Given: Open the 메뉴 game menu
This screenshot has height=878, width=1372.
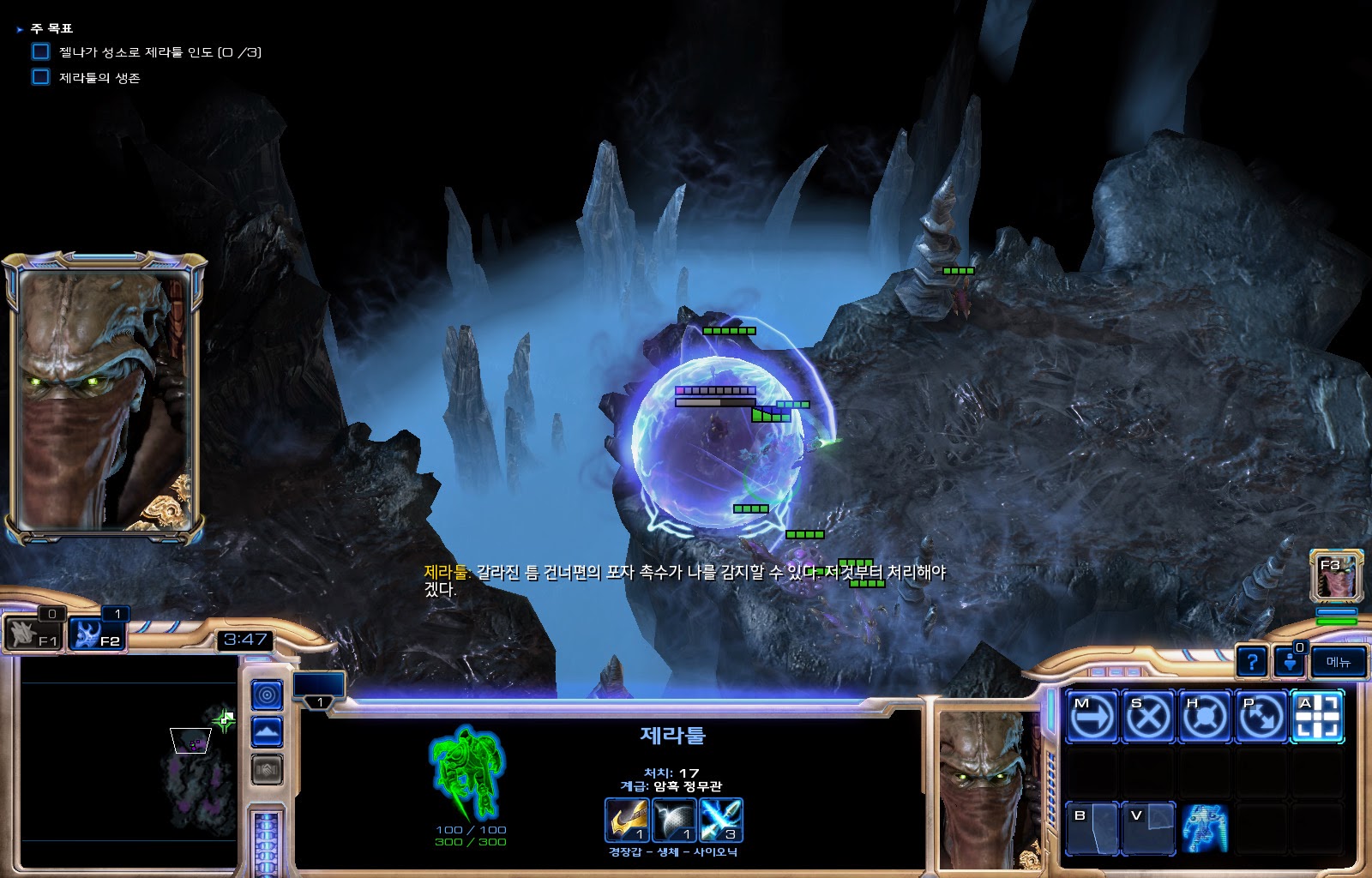Looking at the screenshot, I should [1338, 661].
